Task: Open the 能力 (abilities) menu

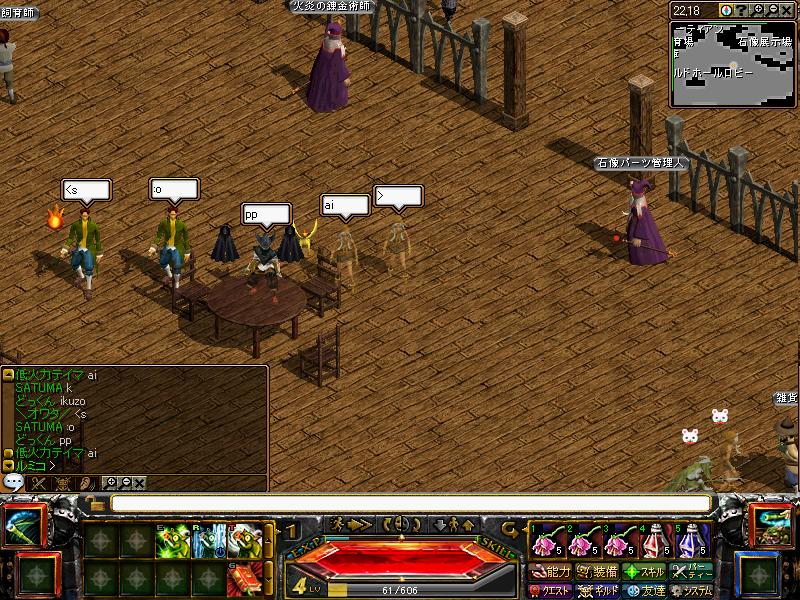Action: [550, 572]
